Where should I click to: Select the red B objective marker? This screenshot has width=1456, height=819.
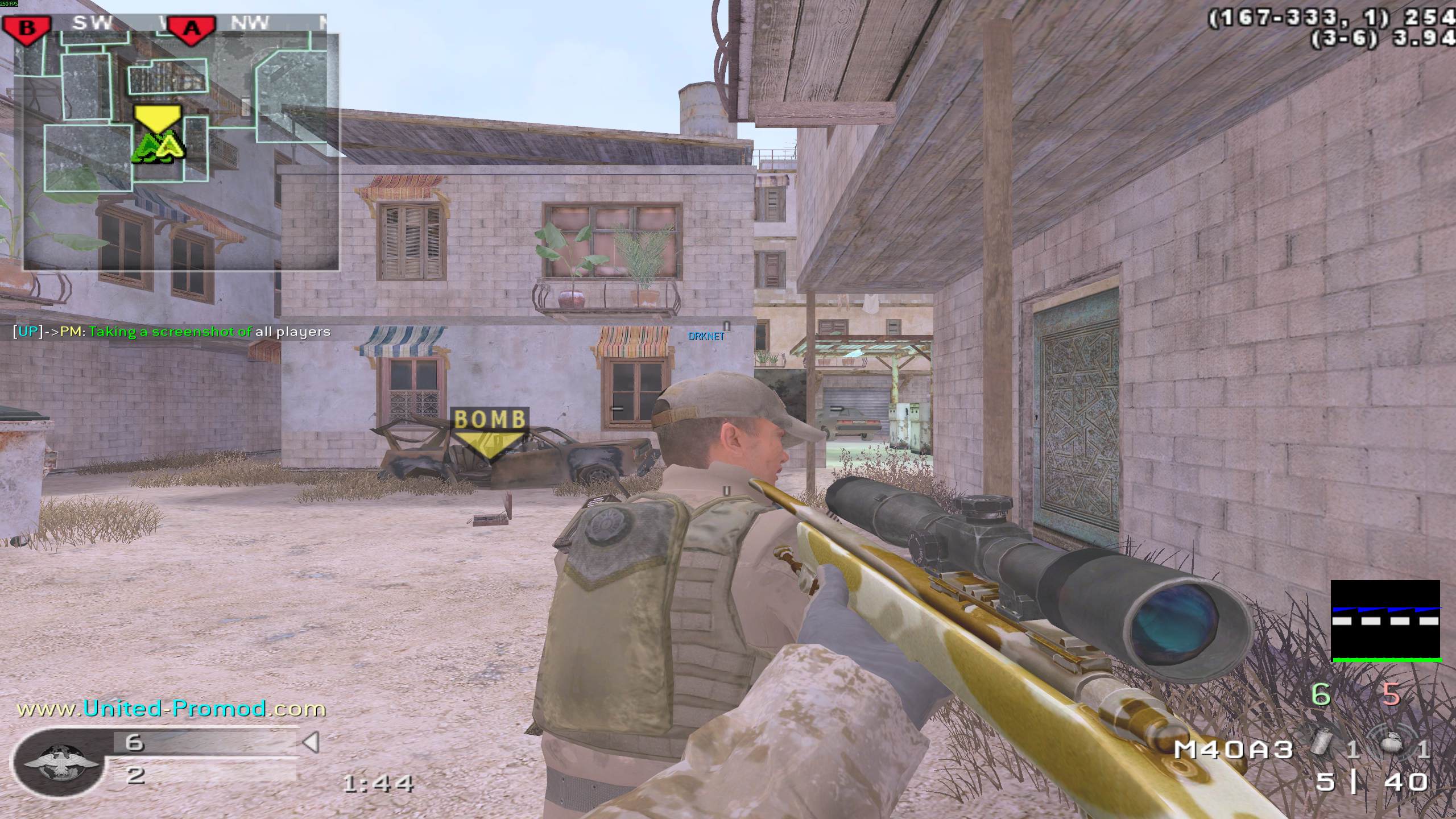click(27, 28)
